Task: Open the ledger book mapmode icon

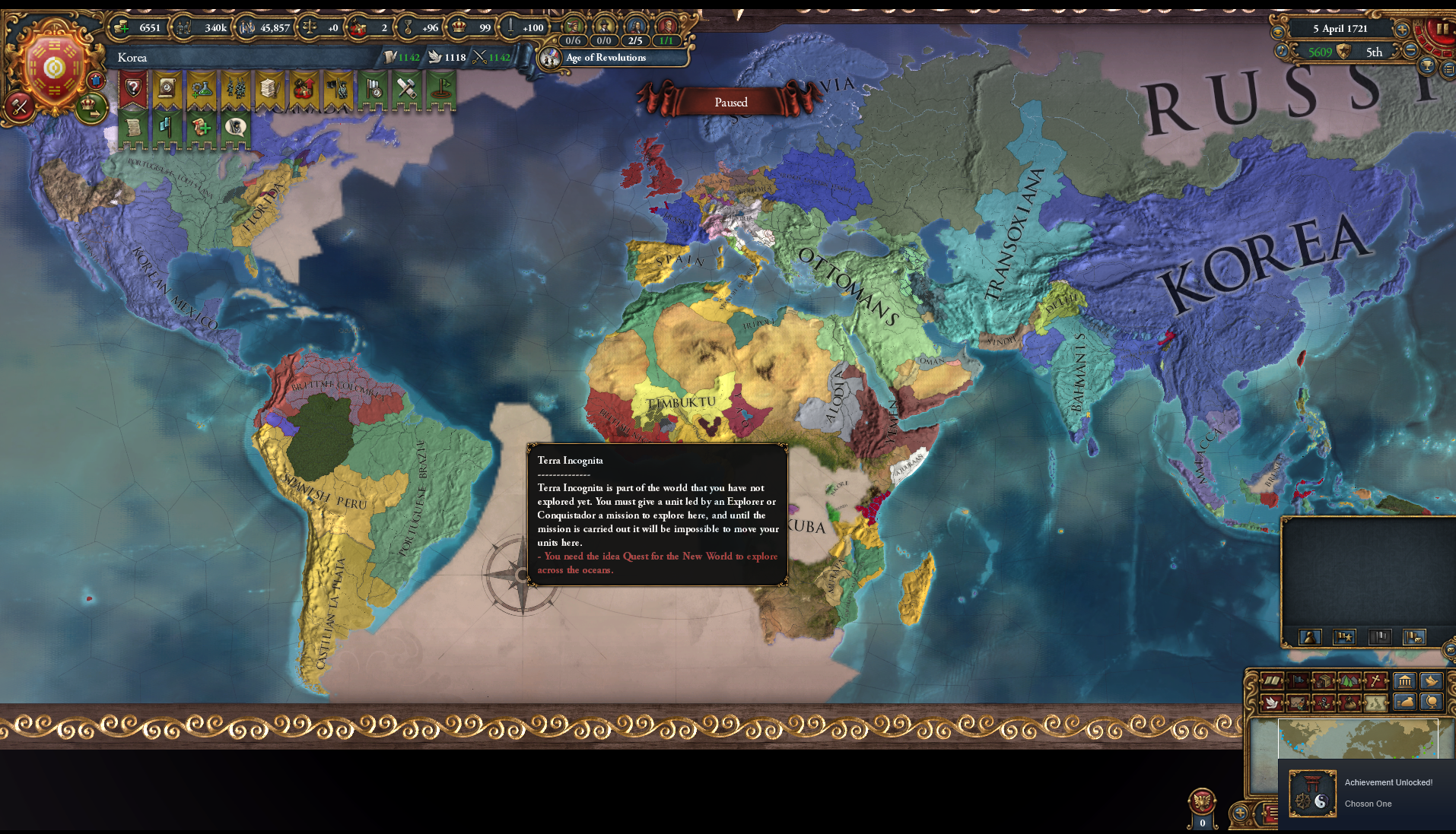Action: click(x=1271, y=680)
